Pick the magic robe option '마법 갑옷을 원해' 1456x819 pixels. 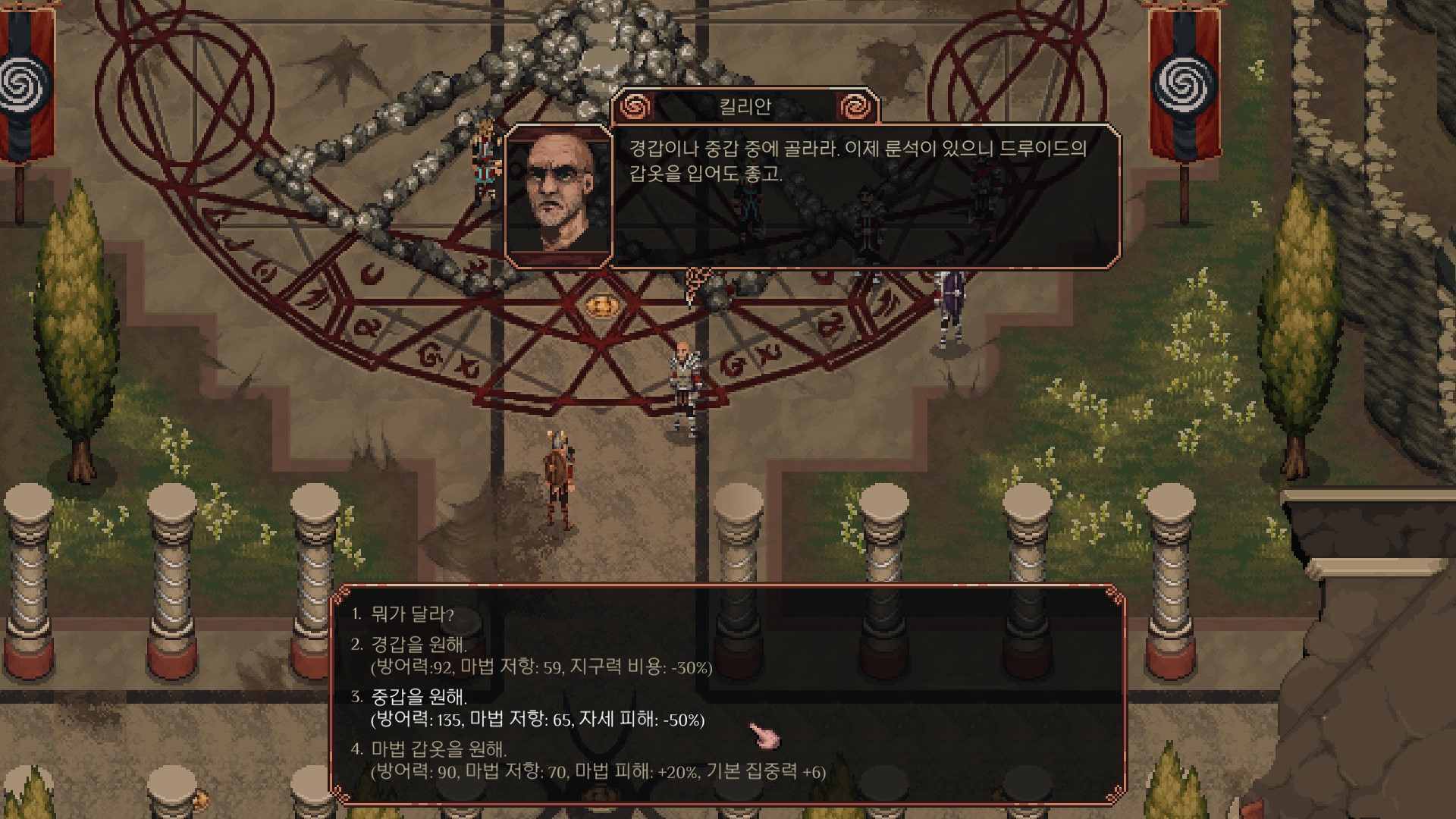coord(438,750)
